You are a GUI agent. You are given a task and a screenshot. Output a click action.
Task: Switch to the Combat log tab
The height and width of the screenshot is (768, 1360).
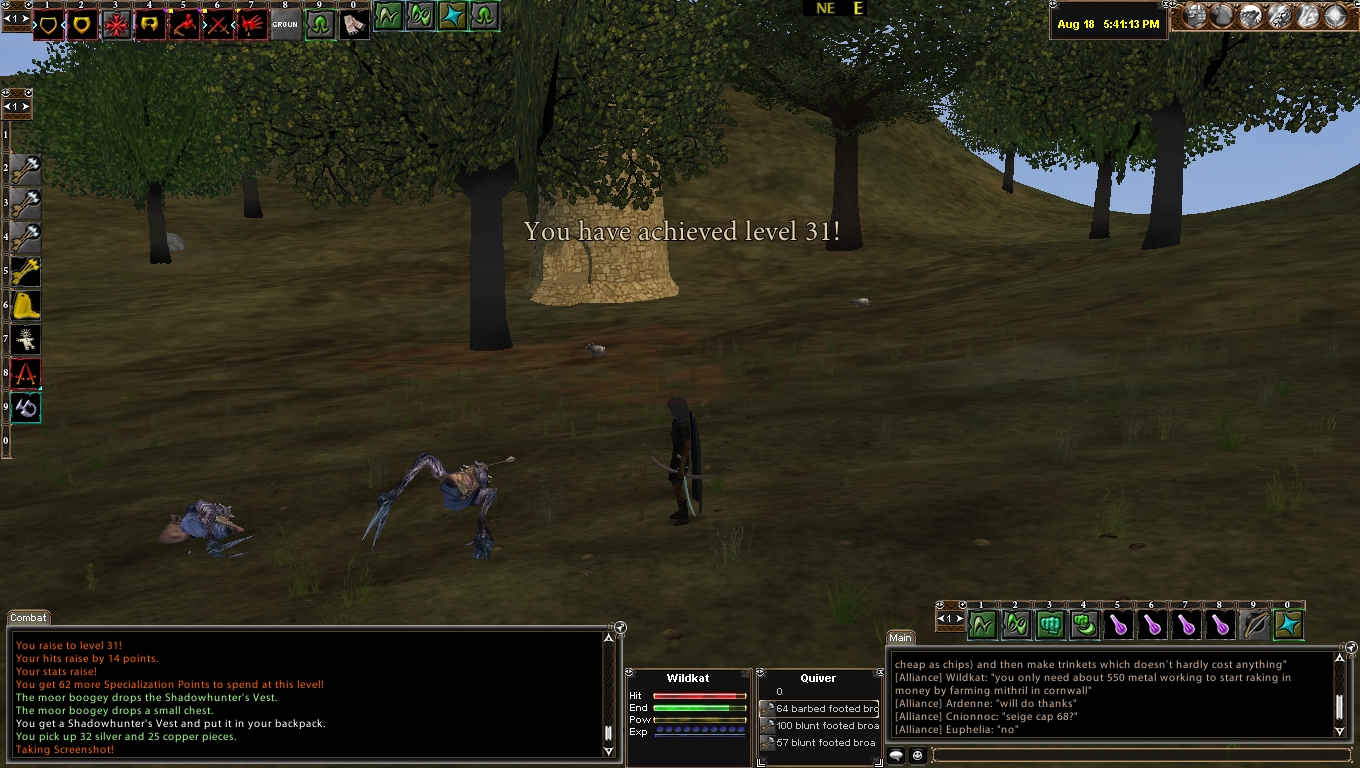point(28,618)
